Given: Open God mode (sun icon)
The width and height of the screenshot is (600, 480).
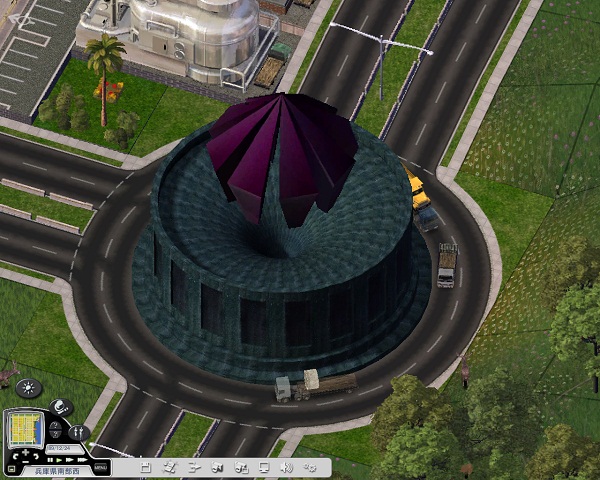Looking at the screenshot, I should pos(29,388).
